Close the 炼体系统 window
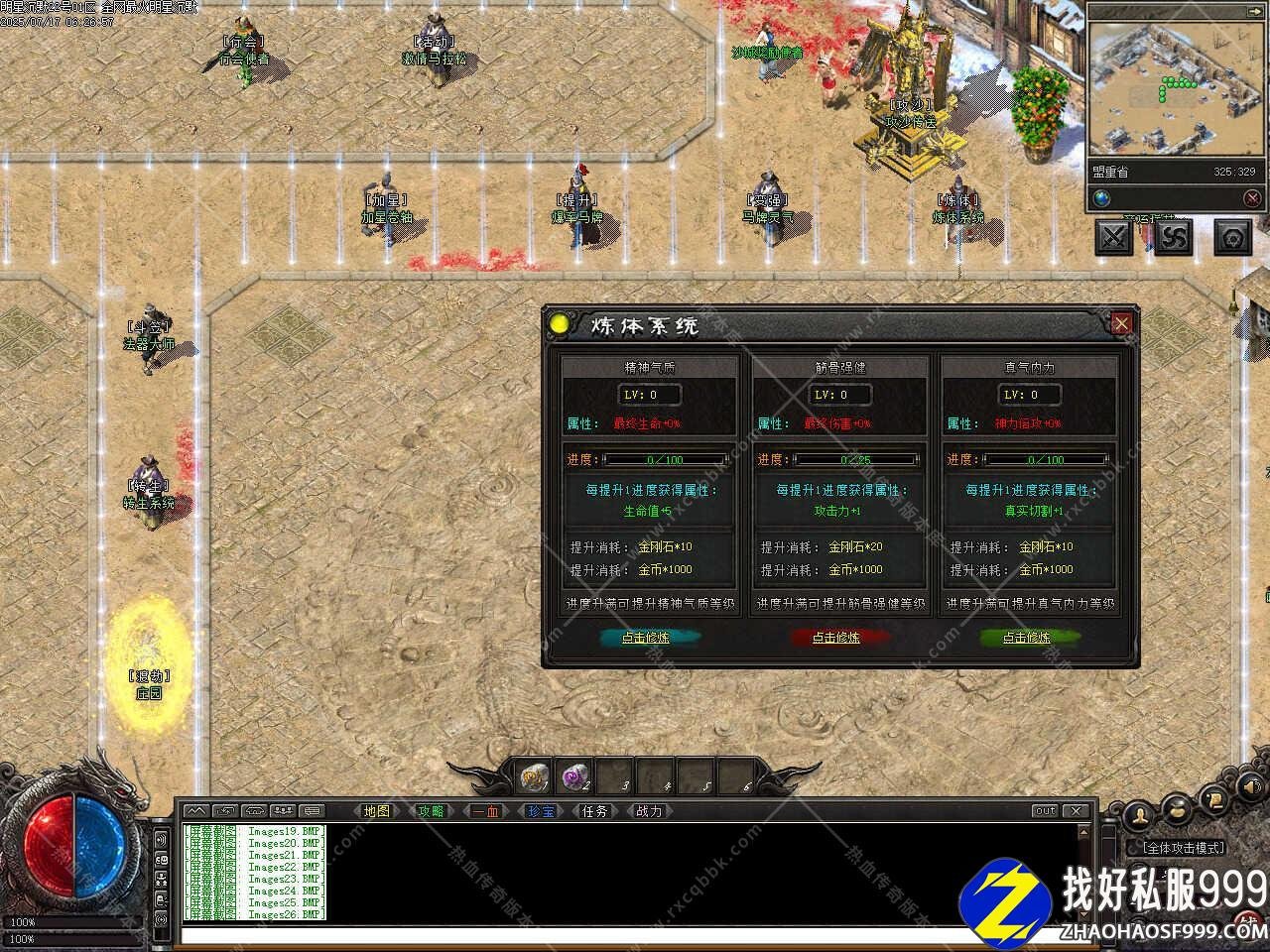The width and height of the screenshot is (1270, 952). [1121, 323]
